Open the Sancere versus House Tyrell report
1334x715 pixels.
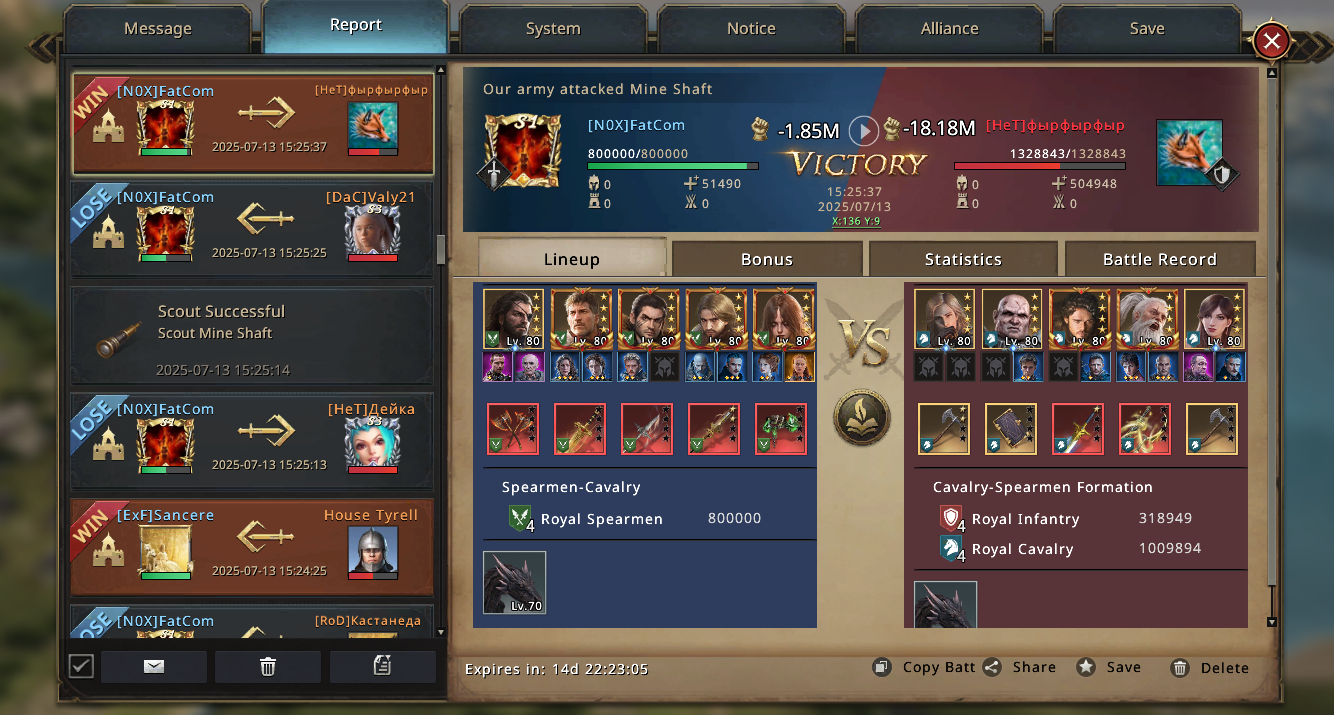click(x=252, y=548)
